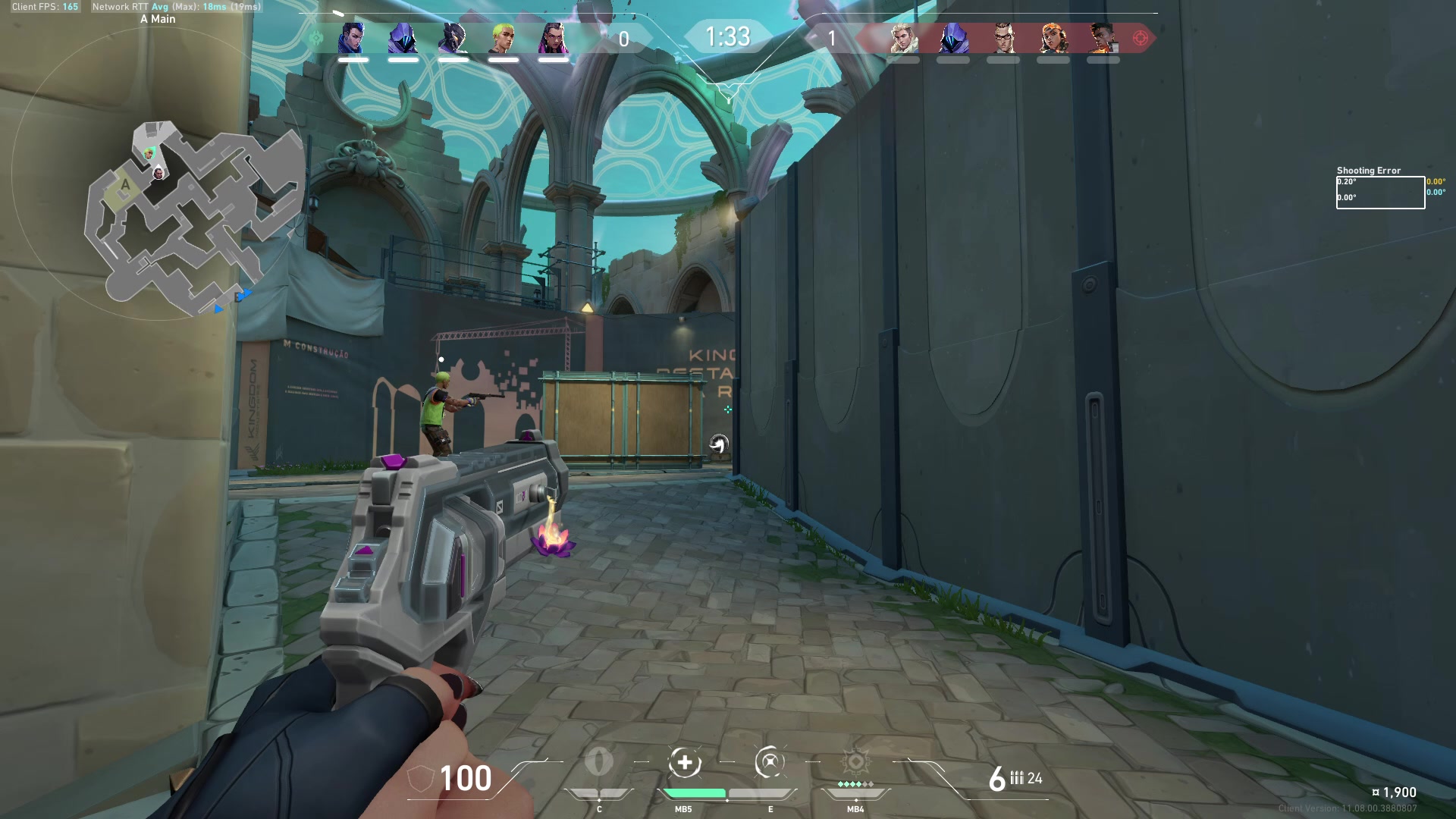Activate the Leer eye ability
Viewport: 1456px width, 819px height.
599,762
